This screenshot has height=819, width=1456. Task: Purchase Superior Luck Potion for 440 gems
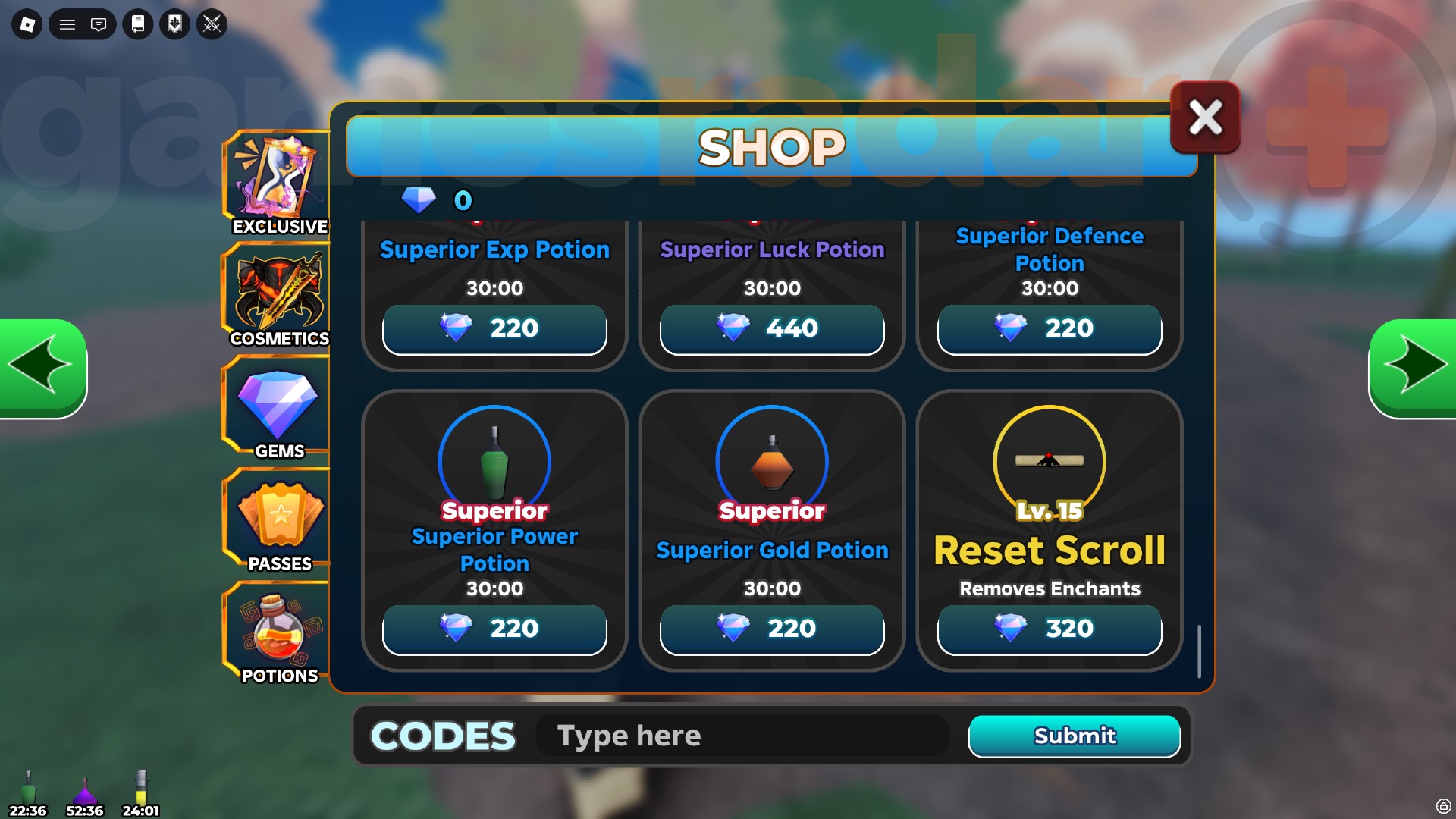(x=772, y=328)
